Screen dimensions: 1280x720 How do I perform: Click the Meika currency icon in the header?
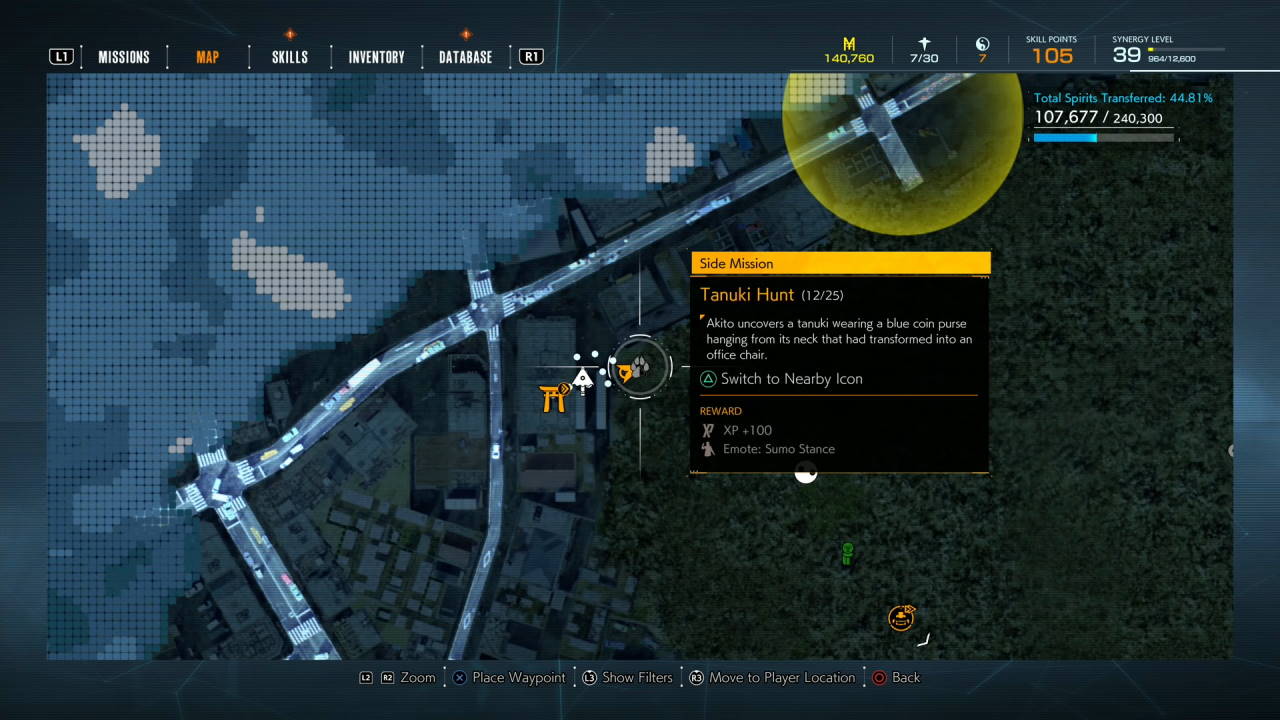(848, 44)
